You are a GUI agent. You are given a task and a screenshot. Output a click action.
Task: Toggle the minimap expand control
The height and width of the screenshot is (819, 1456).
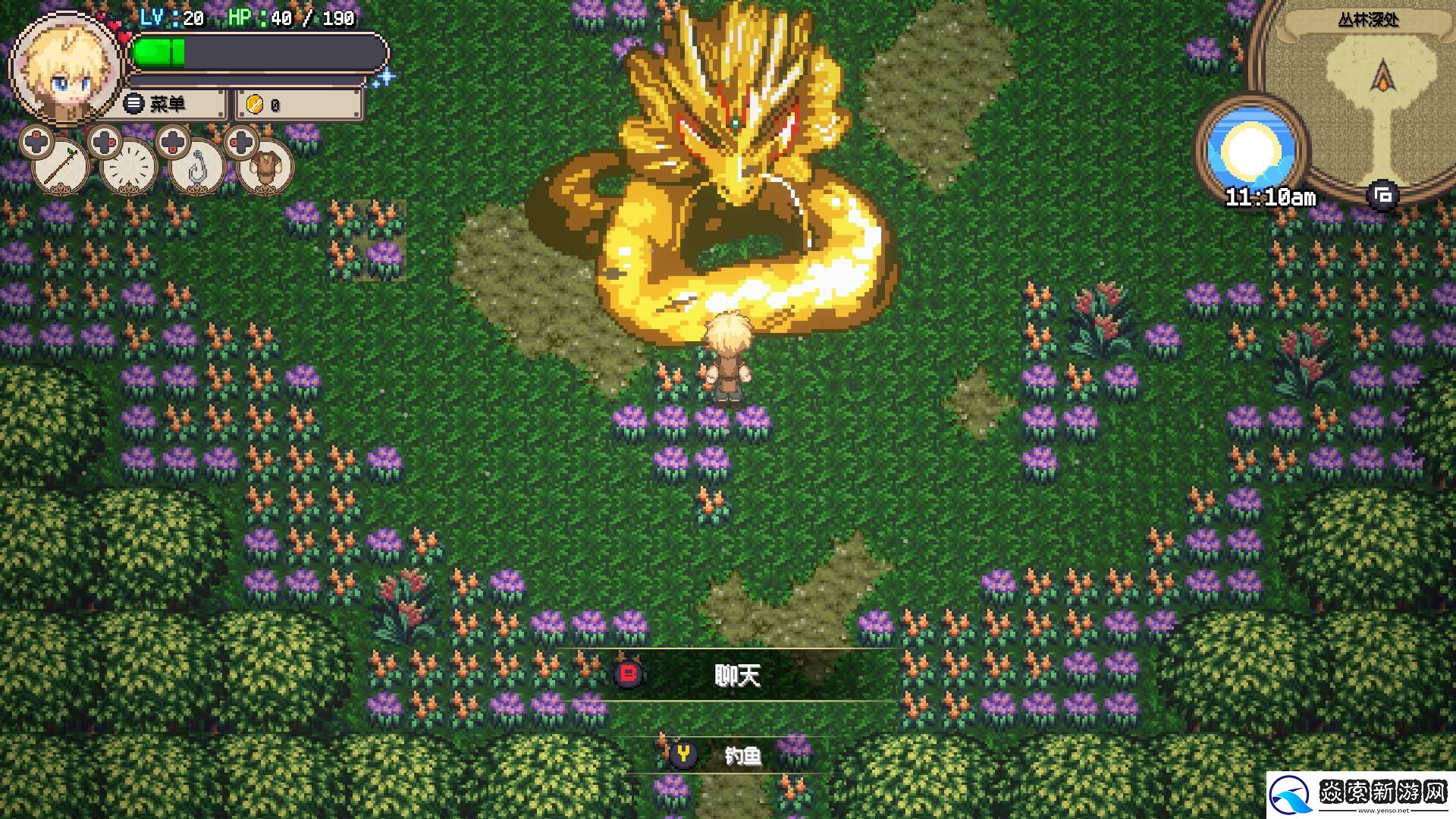pos(1383,195)
